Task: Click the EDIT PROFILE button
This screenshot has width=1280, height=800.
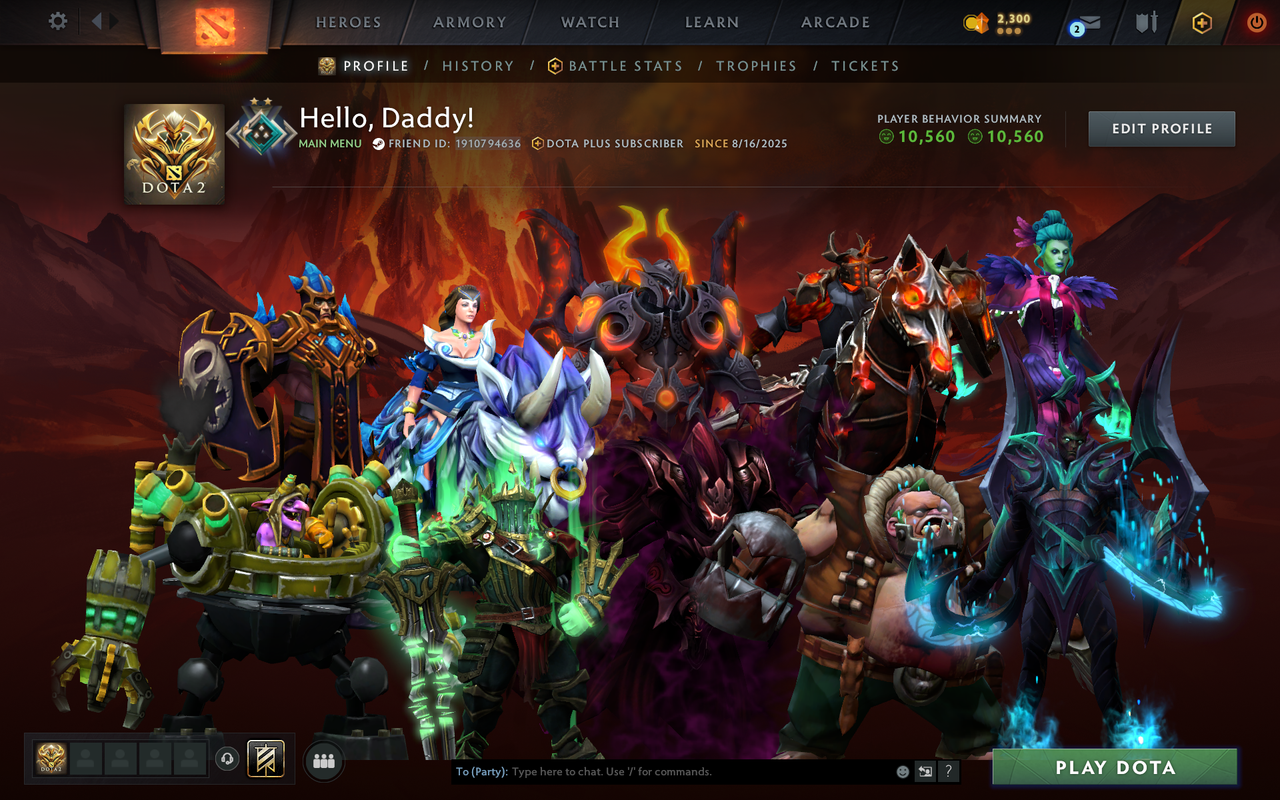Action: click(x=1161, y=128)
